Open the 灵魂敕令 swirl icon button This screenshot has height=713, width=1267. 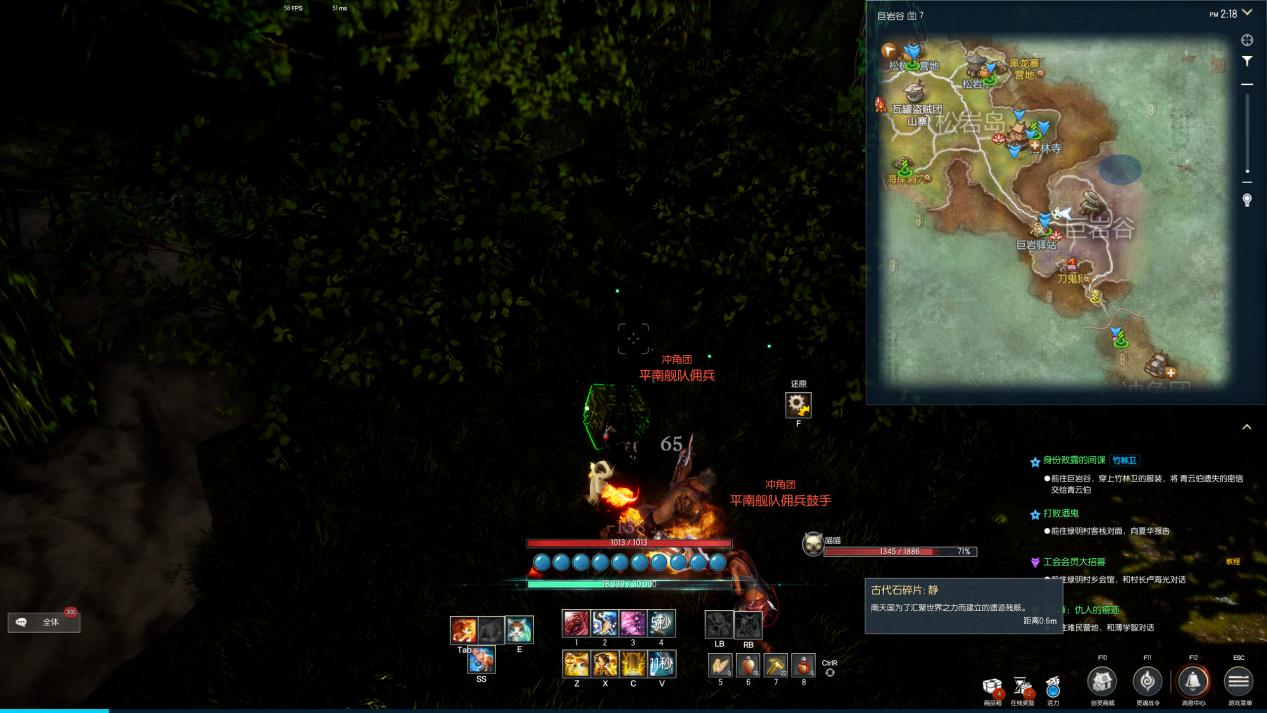(x=1147, y=681)
